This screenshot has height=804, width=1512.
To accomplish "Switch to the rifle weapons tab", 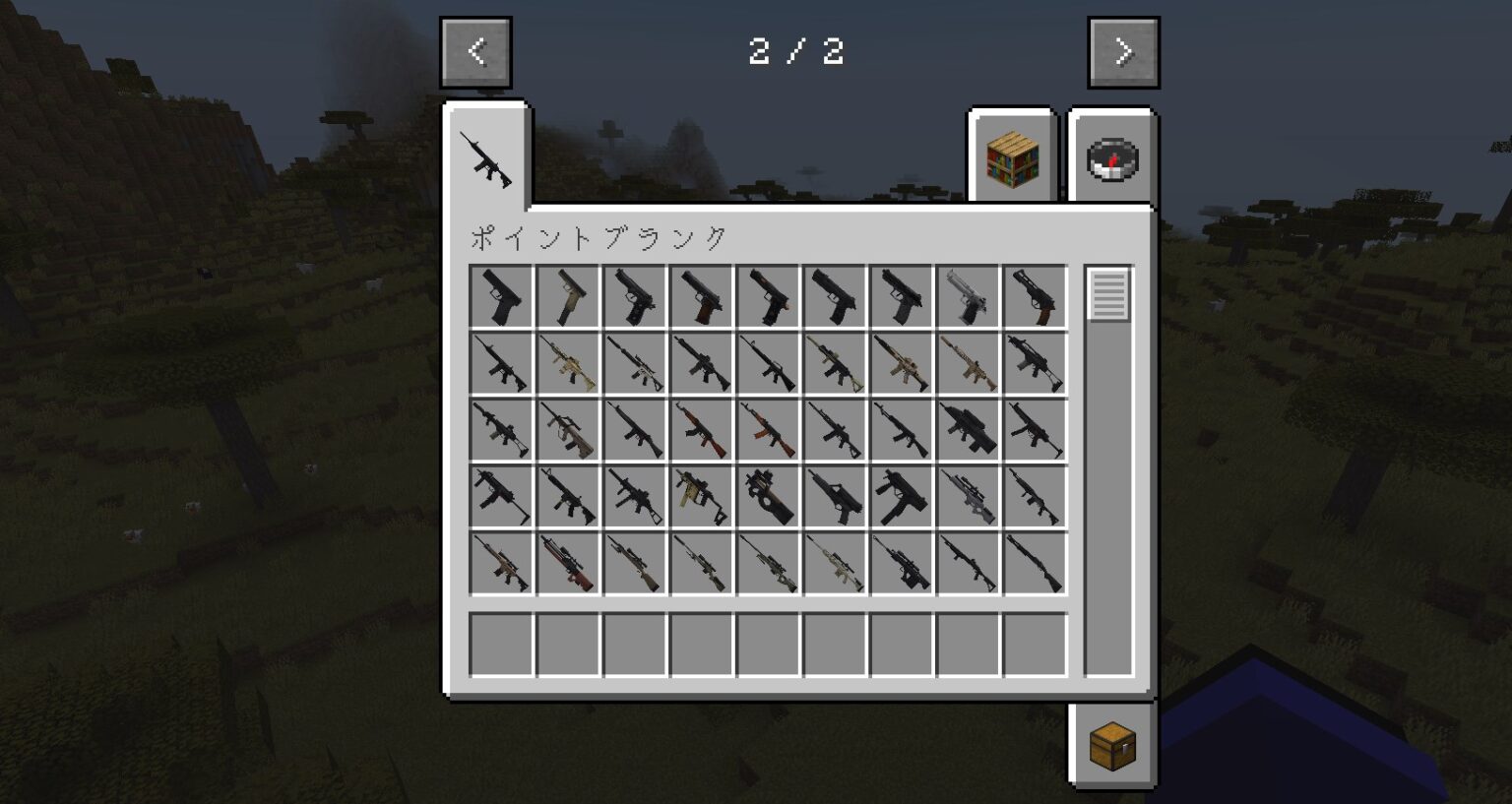I will 487,157.
